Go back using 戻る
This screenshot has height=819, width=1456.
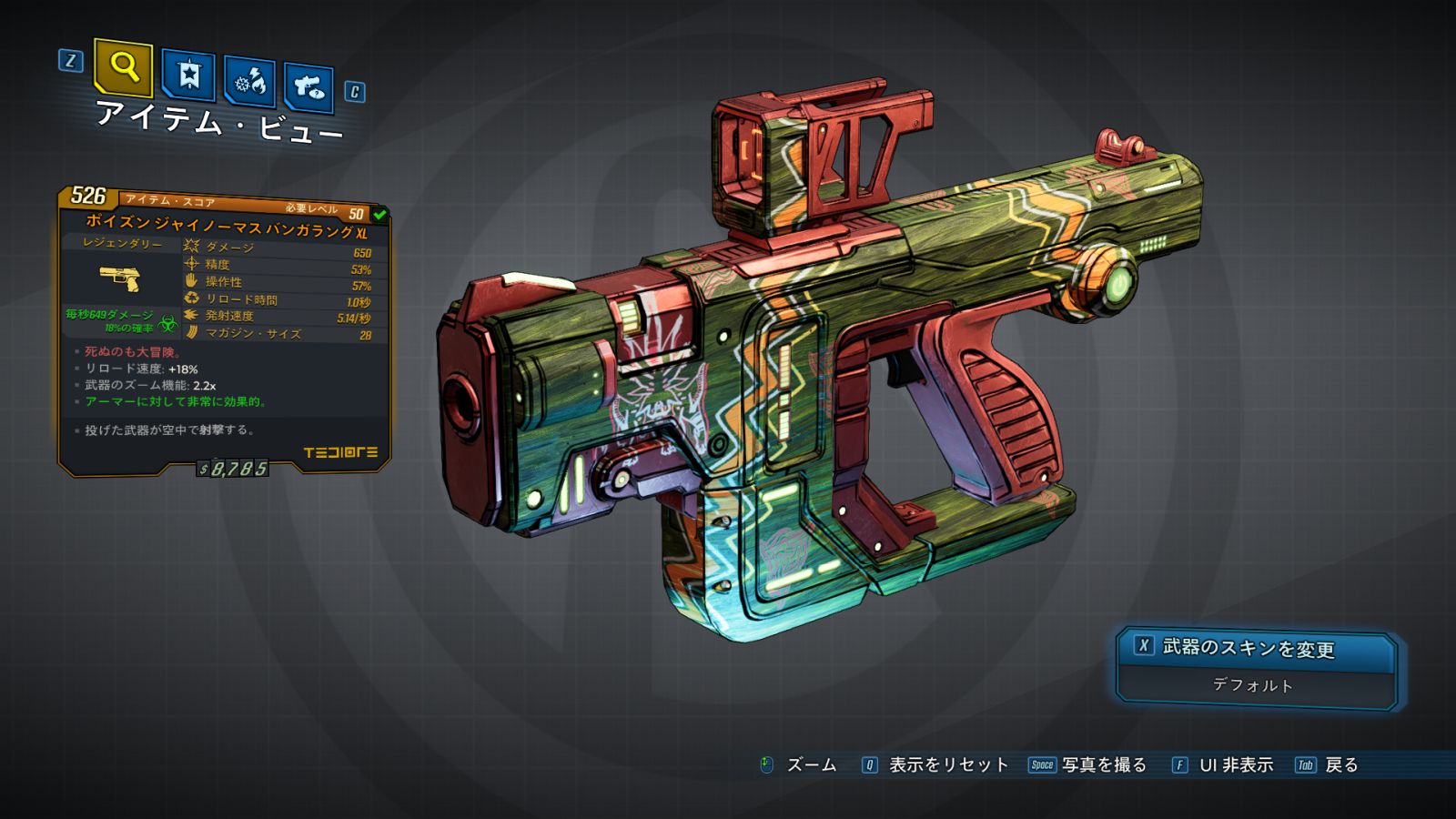(1340, 765)
